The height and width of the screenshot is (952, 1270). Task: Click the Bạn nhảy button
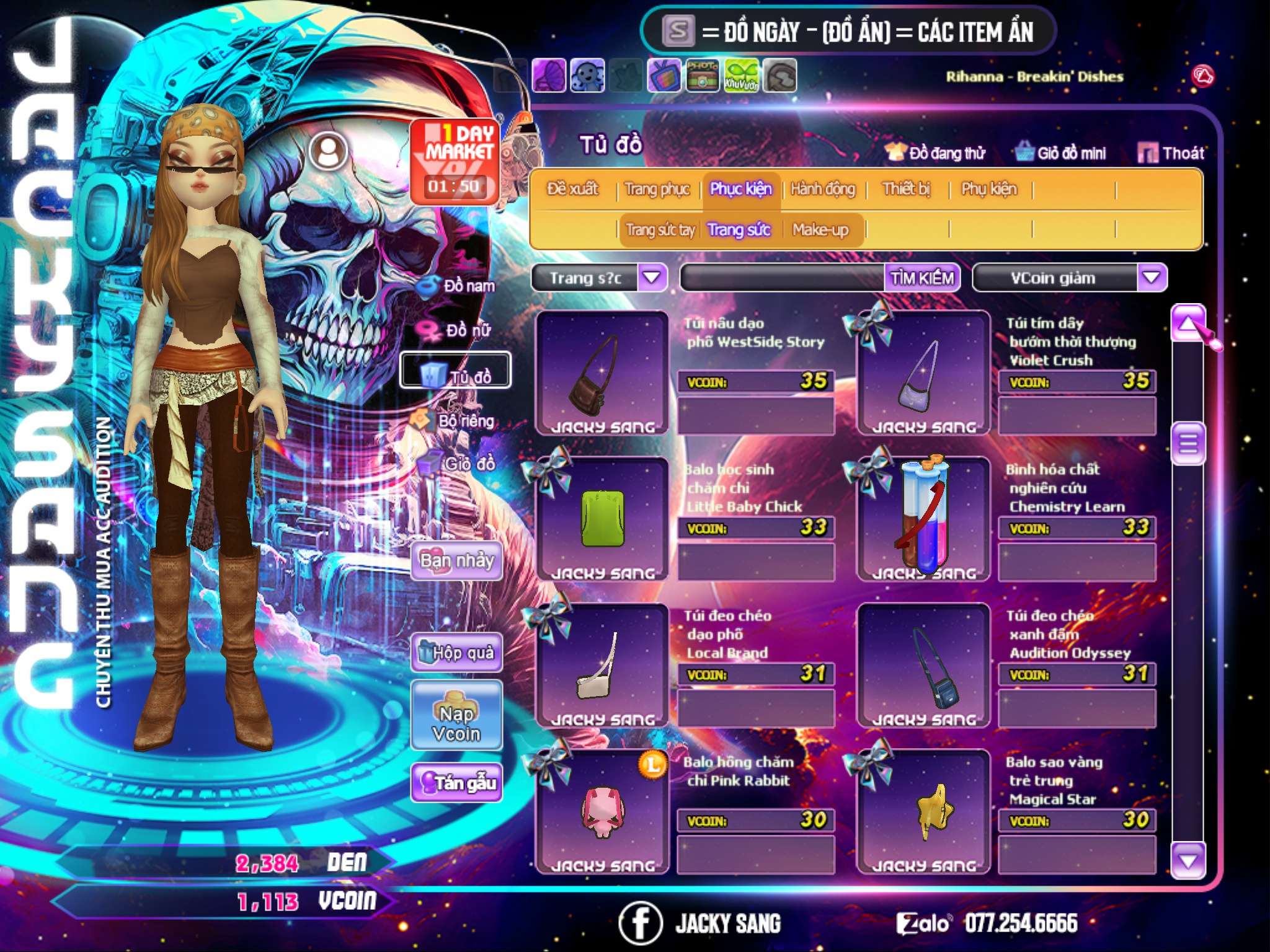point(457,561)
